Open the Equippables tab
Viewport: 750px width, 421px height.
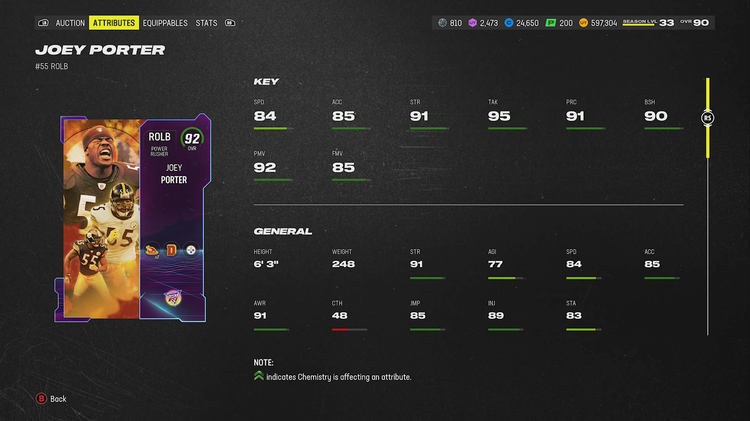tap(165, 22)
